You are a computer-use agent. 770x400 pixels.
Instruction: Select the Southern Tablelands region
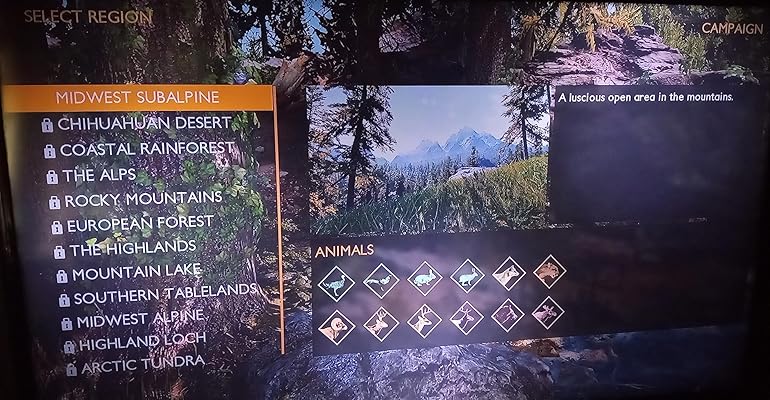point(164,294)
